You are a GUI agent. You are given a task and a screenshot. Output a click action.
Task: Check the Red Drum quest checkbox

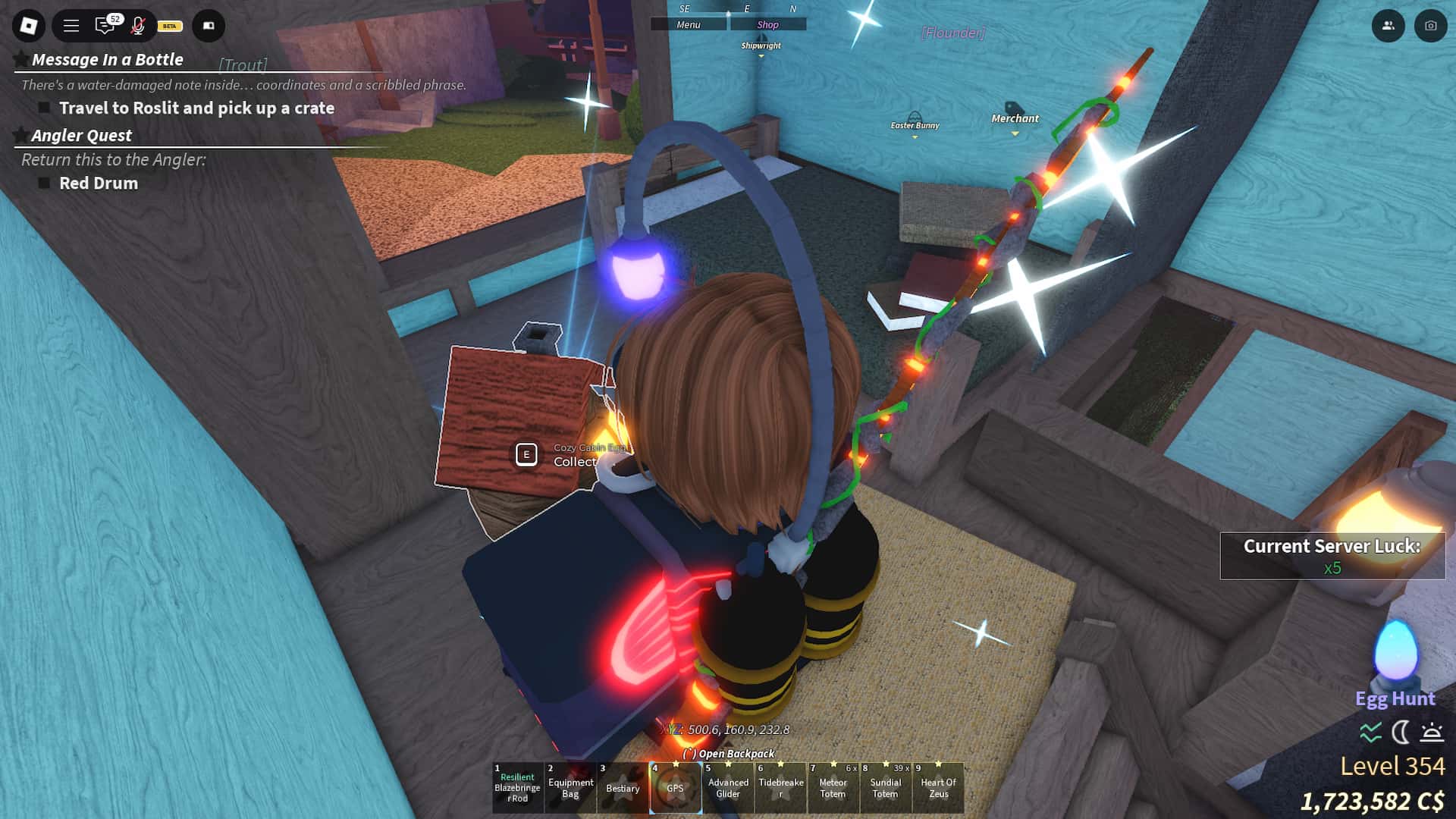pyautogui.click(x=45, y=183)
